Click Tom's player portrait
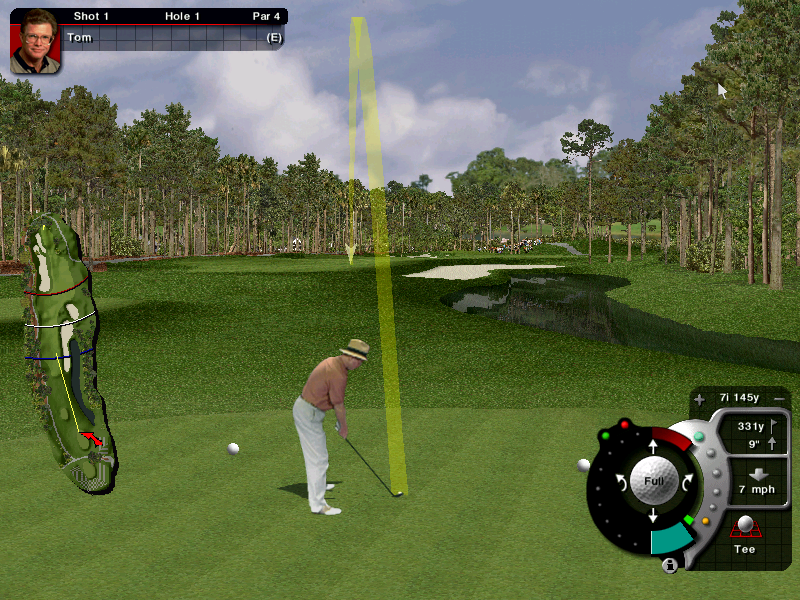The height and width of the screenshot is (600, 800). point(35,41)
